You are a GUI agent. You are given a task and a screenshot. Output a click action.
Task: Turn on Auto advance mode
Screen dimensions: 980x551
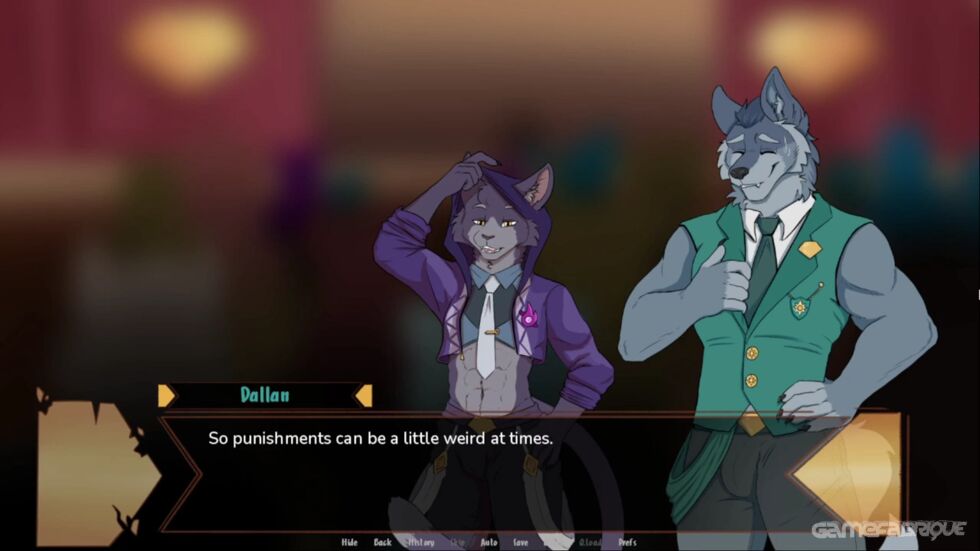pyautogui.click(x=488, y=542)
